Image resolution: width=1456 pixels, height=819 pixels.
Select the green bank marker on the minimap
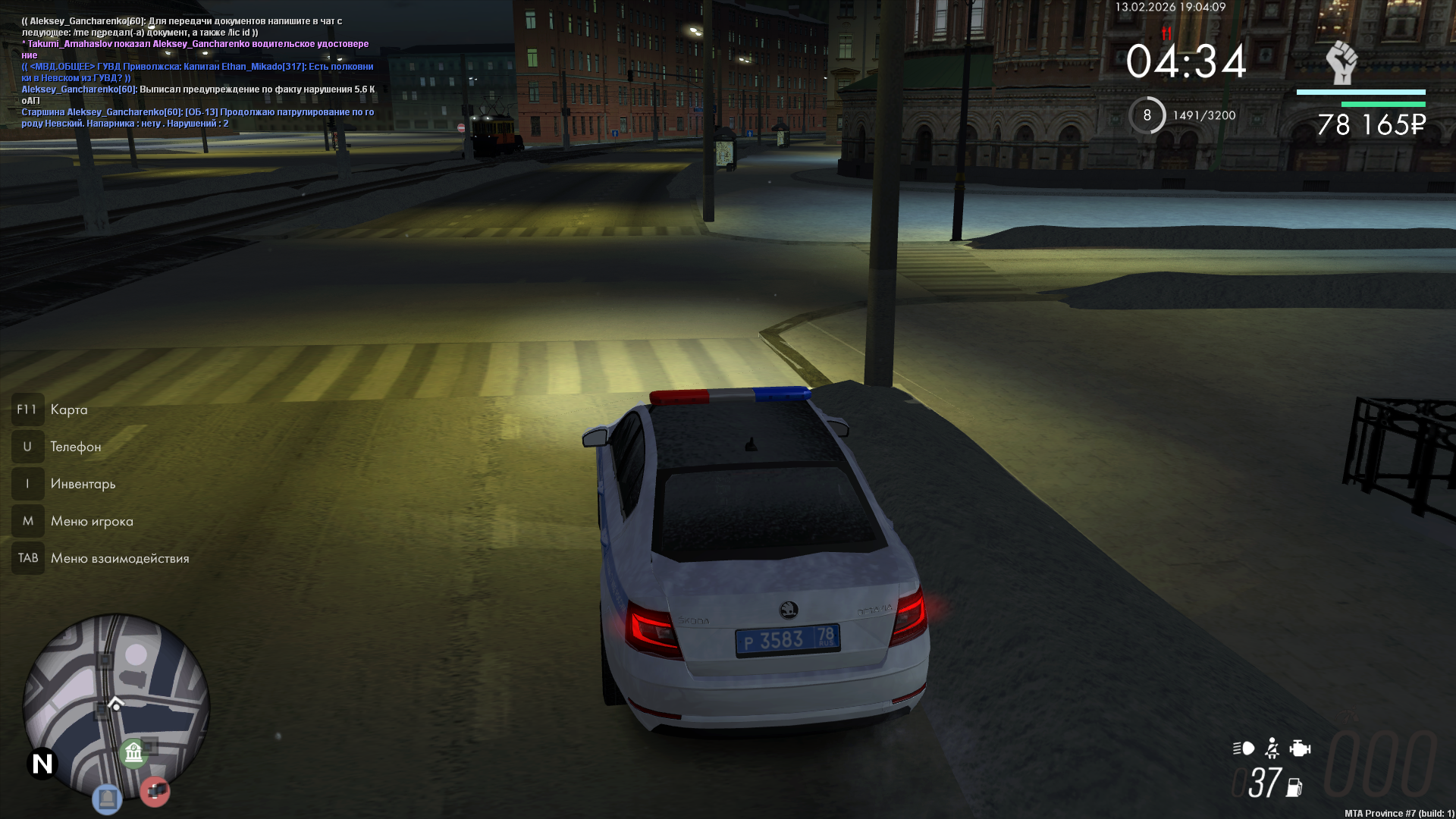[133, 753]
